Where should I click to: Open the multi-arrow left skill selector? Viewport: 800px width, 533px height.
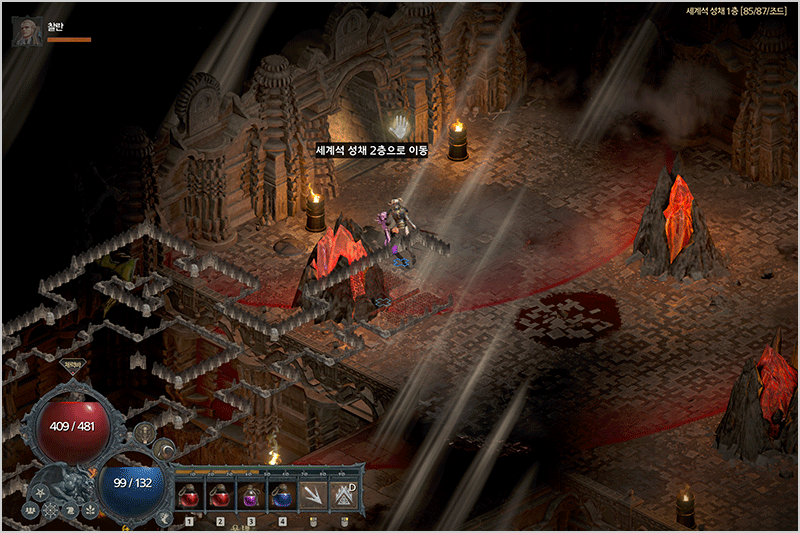point(314,495)
